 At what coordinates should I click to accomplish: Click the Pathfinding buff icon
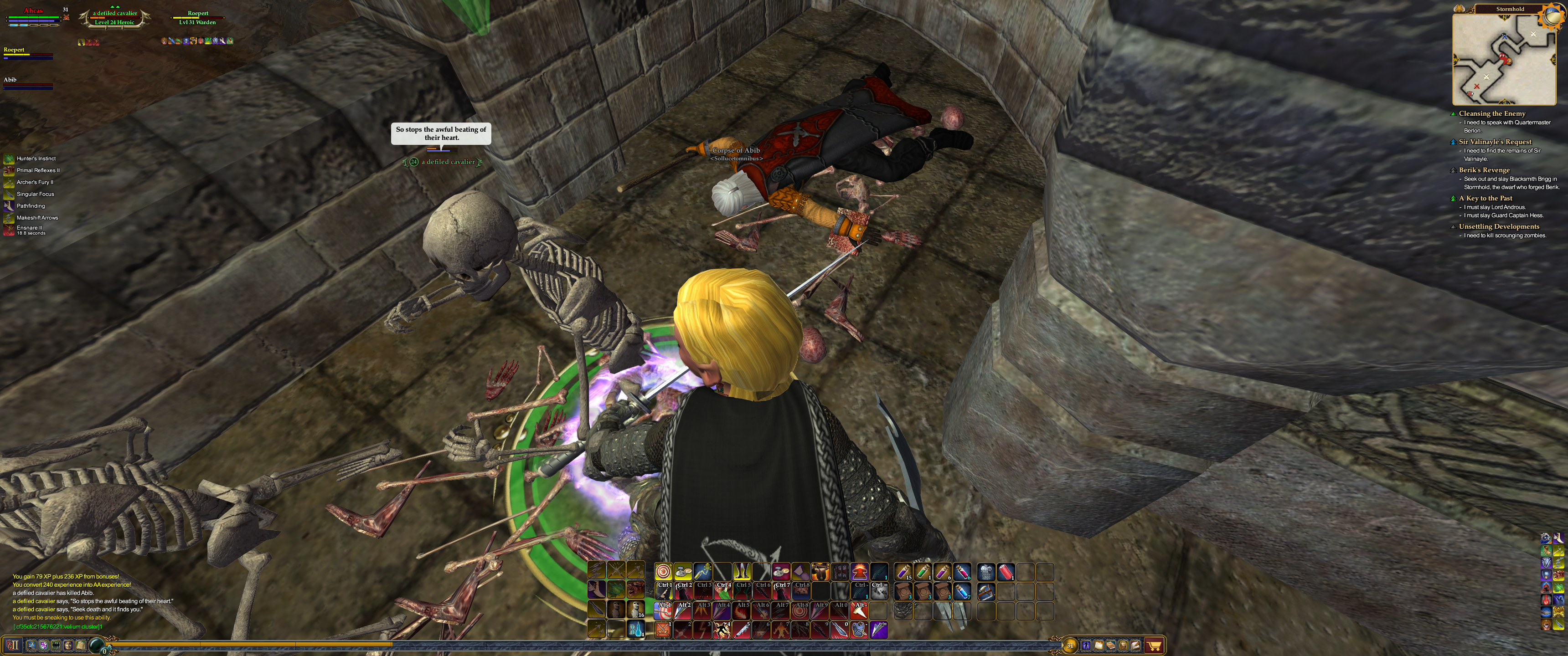9,206
